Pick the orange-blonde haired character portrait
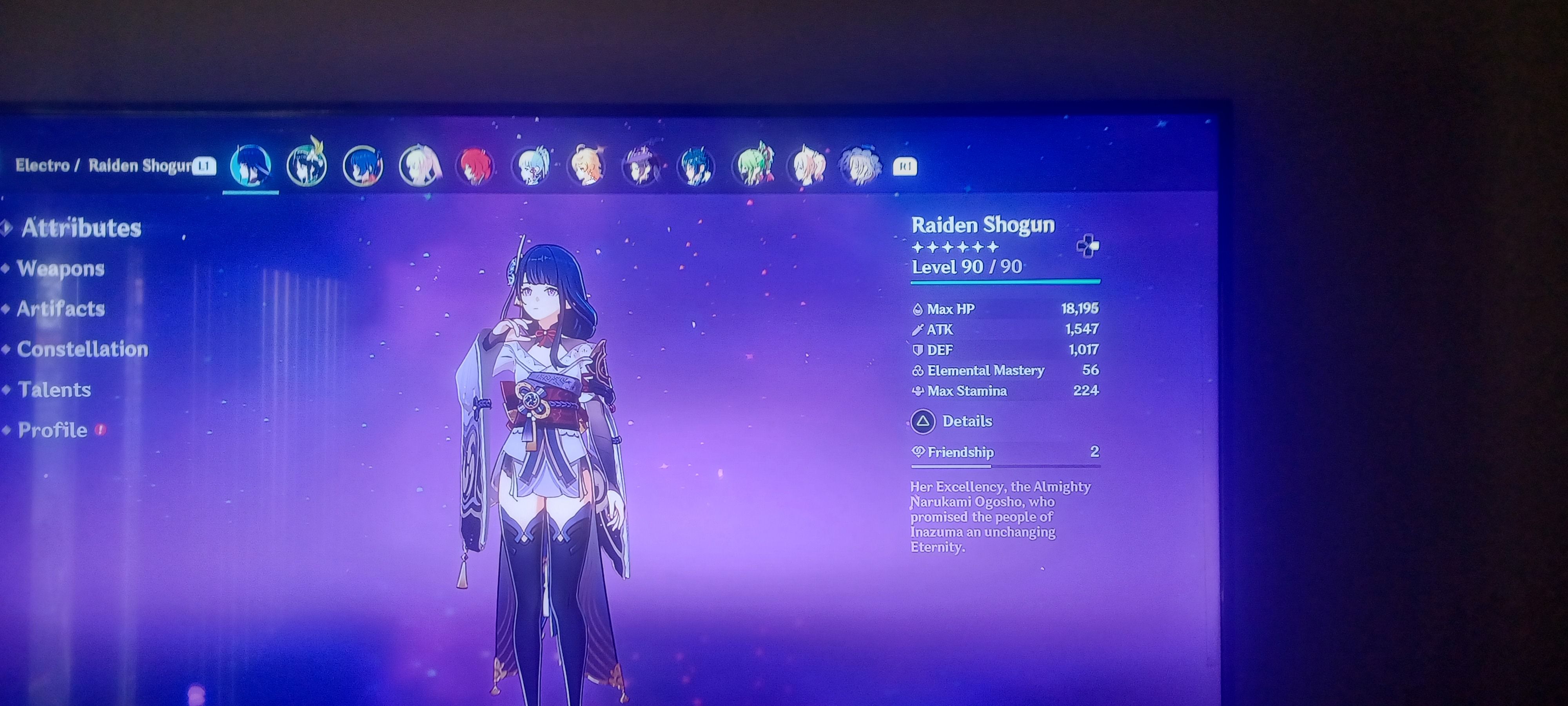Viewport: 1568px width, 706px height. coord(587,166)
